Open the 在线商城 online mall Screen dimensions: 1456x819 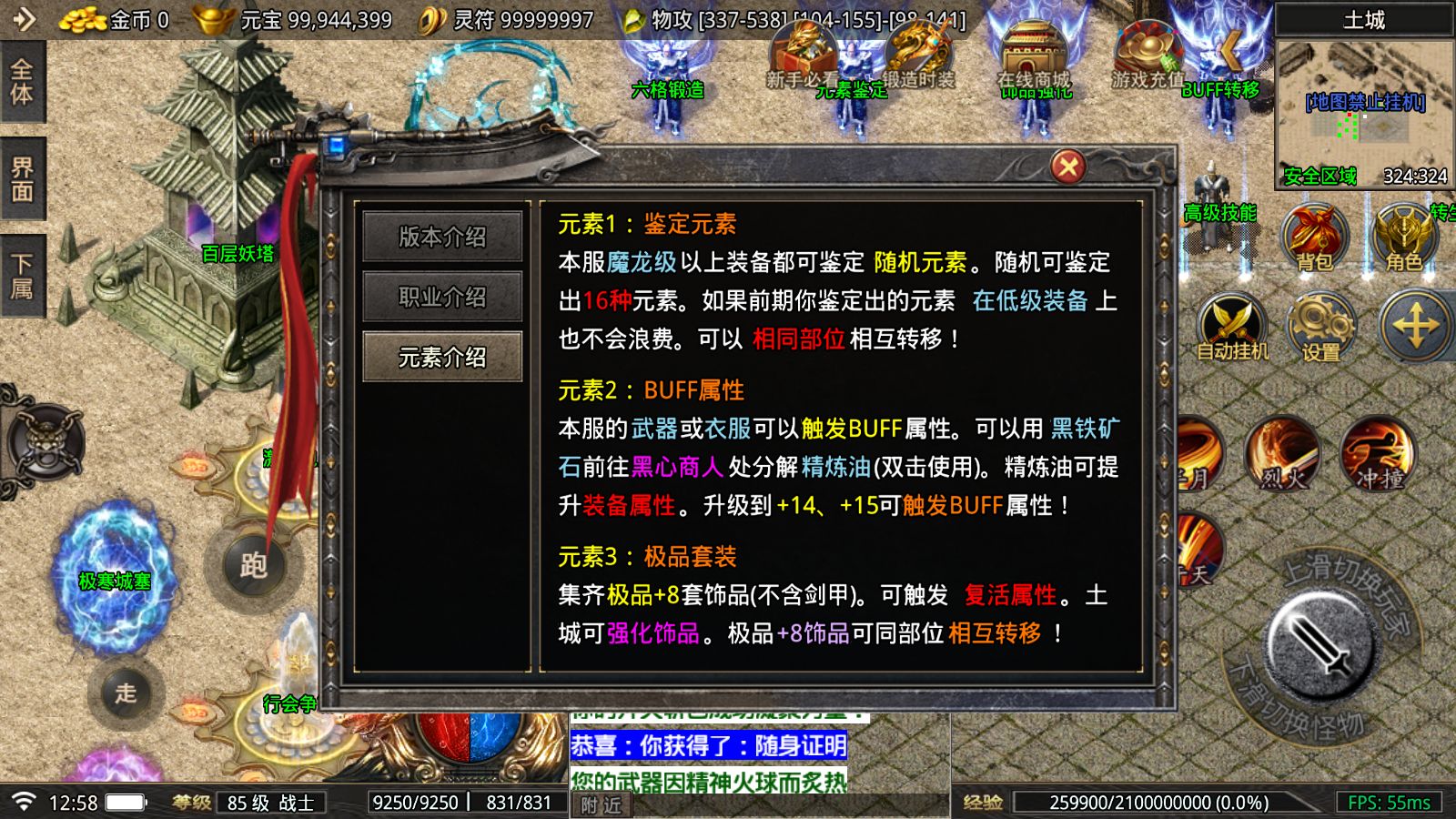[1033, 64]
